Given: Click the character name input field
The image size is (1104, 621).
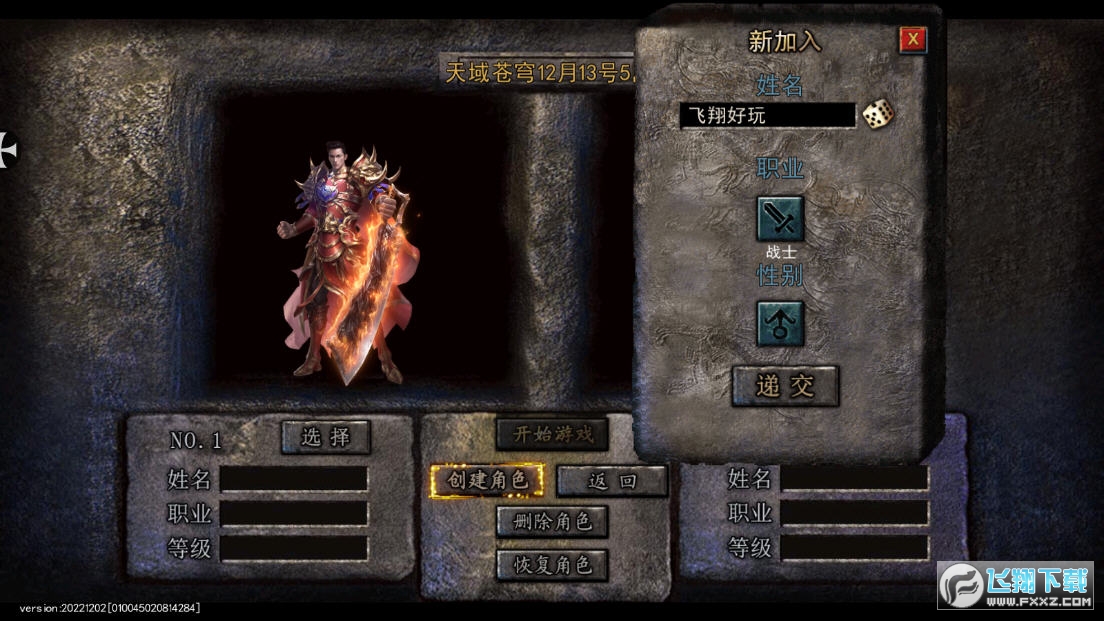Looking at the screenshot, I should coord(767,115).
